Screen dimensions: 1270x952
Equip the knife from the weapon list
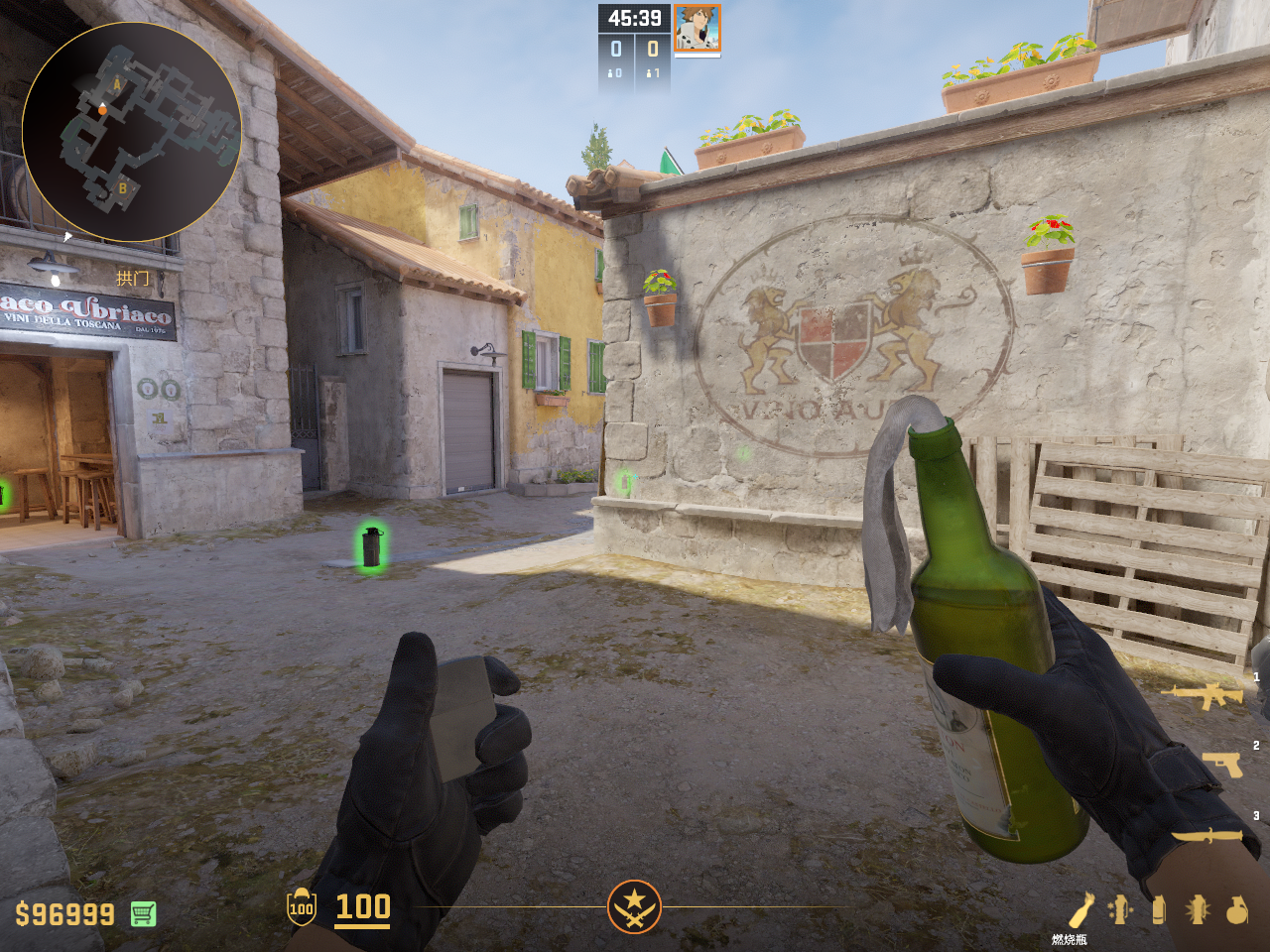tap(1206, 836)
